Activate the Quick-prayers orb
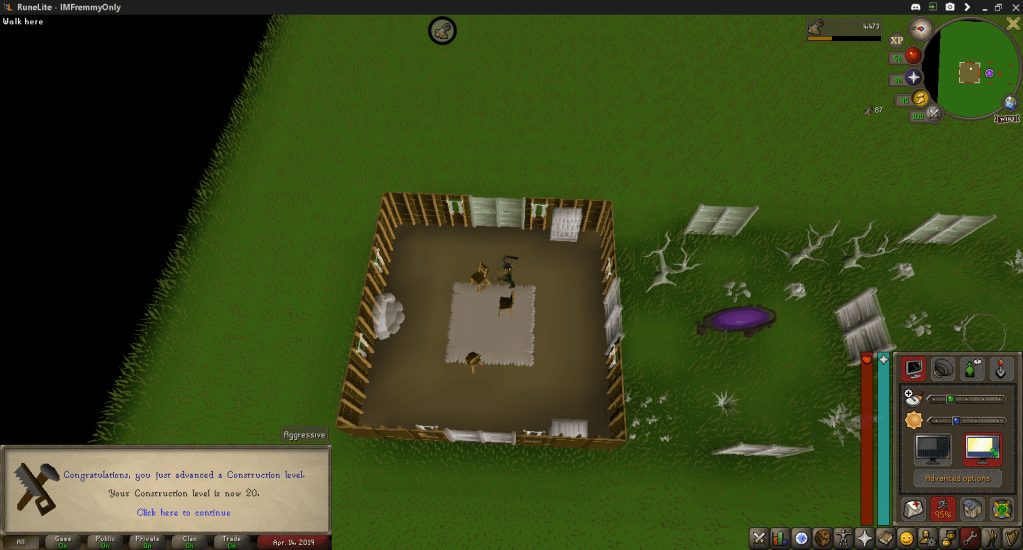Viewport: 1023px width, 550px height. coord(913,77)
